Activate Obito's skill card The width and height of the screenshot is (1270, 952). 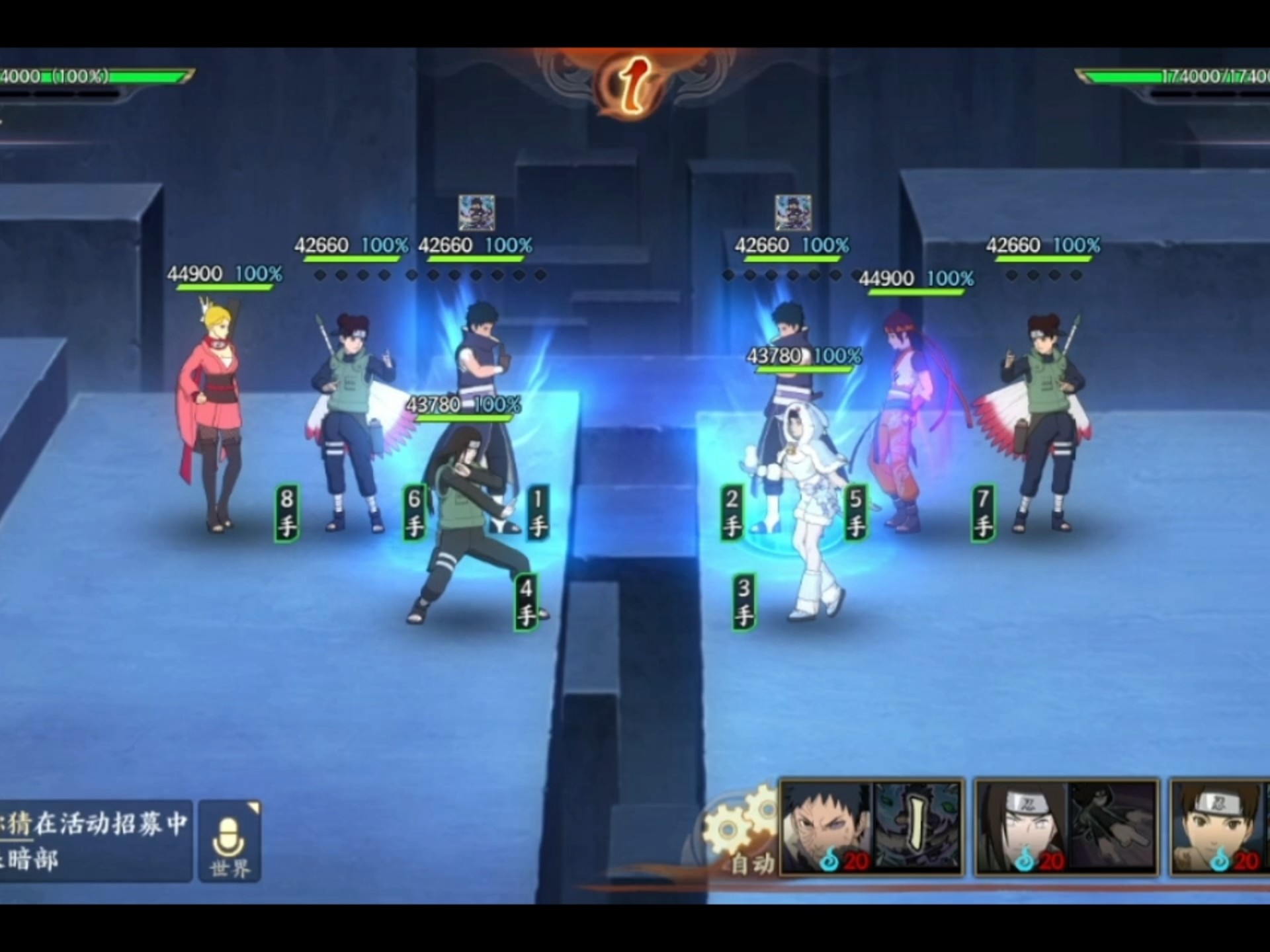(x=872, y=826)
